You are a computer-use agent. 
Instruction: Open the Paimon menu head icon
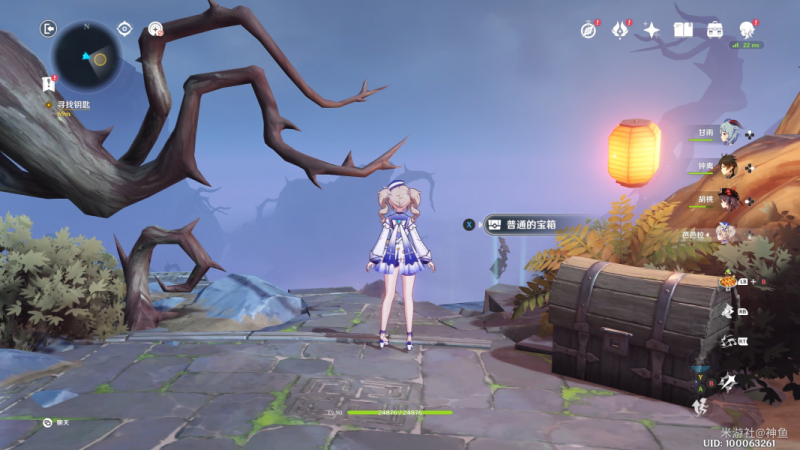point(748,30)
